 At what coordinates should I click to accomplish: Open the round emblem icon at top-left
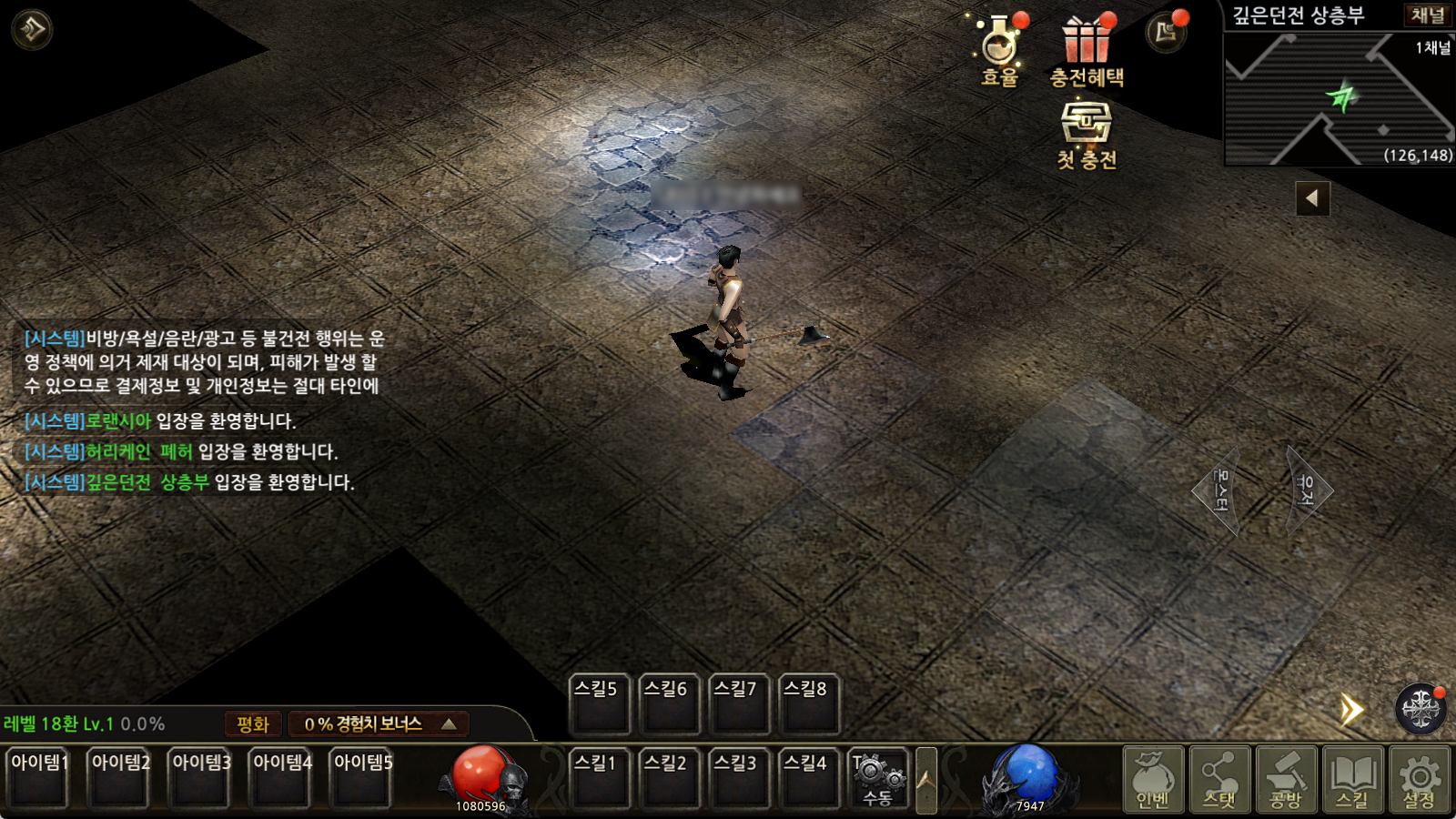pos(32,30)
